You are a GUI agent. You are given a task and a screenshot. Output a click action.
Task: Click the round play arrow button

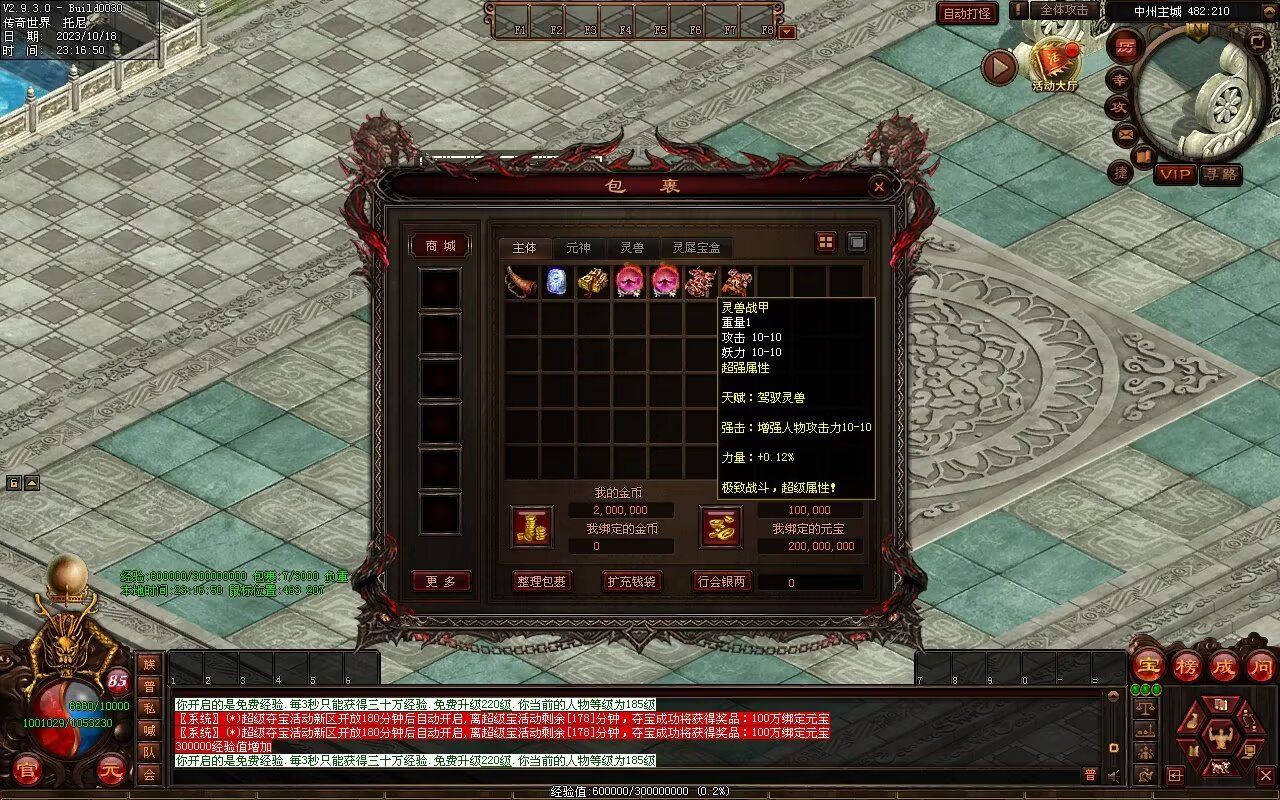pyautogui.click(x=999, y=67)
